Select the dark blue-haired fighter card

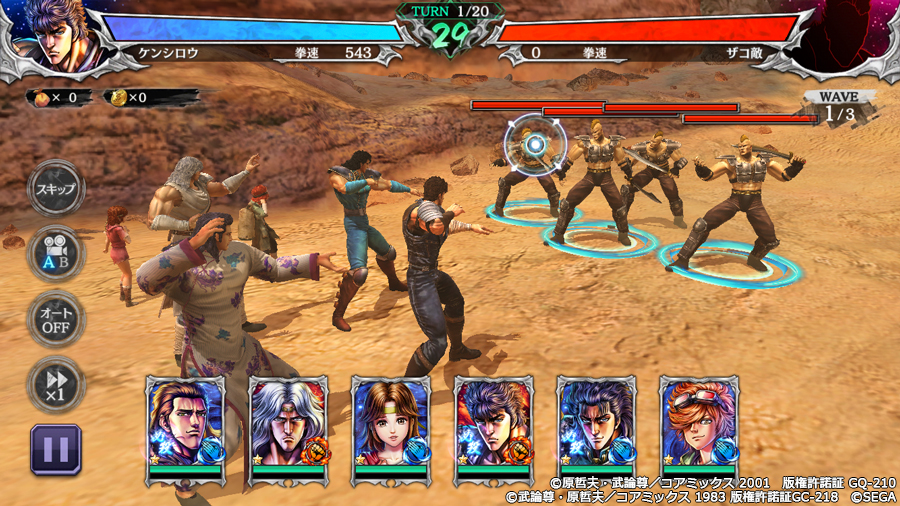coord(596,424)
